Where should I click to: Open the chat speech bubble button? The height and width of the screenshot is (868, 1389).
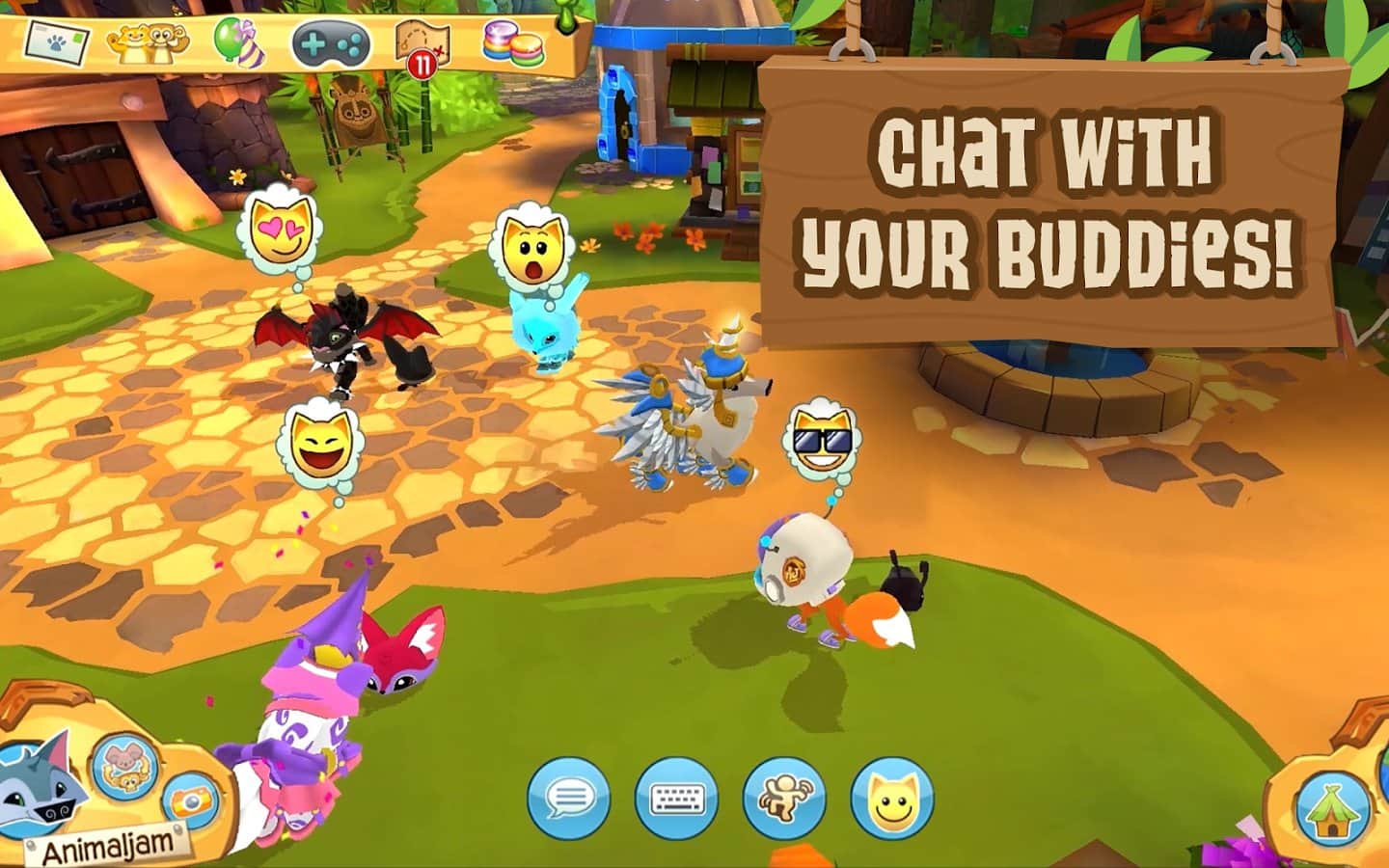pyautogui.click(x=569, y=799)
